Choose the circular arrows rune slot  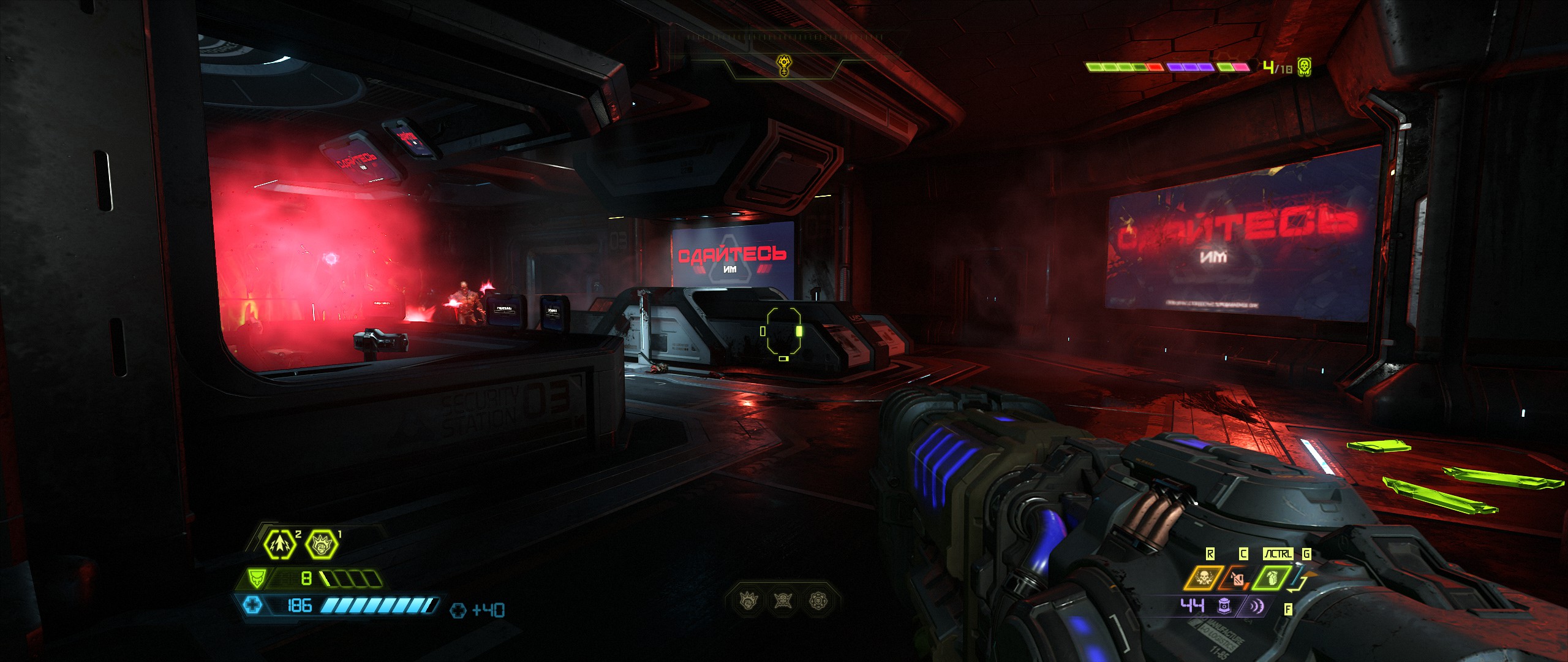[x=818, y=601]
